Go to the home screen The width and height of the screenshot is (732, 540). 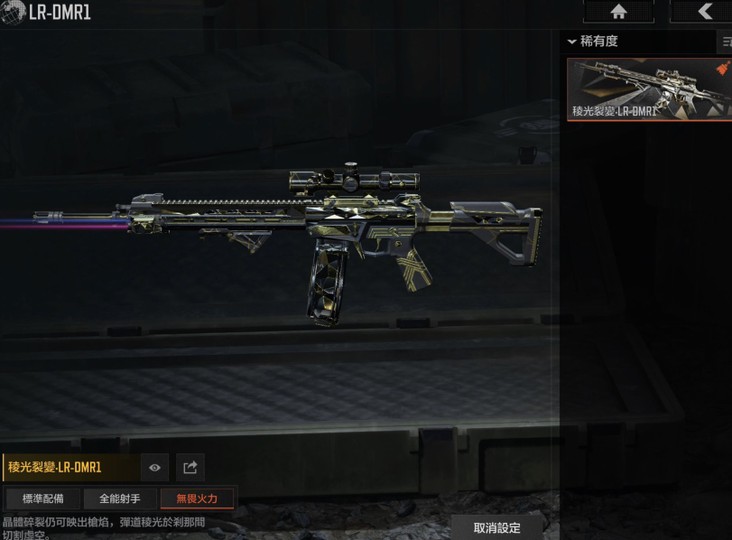point(618,11)
